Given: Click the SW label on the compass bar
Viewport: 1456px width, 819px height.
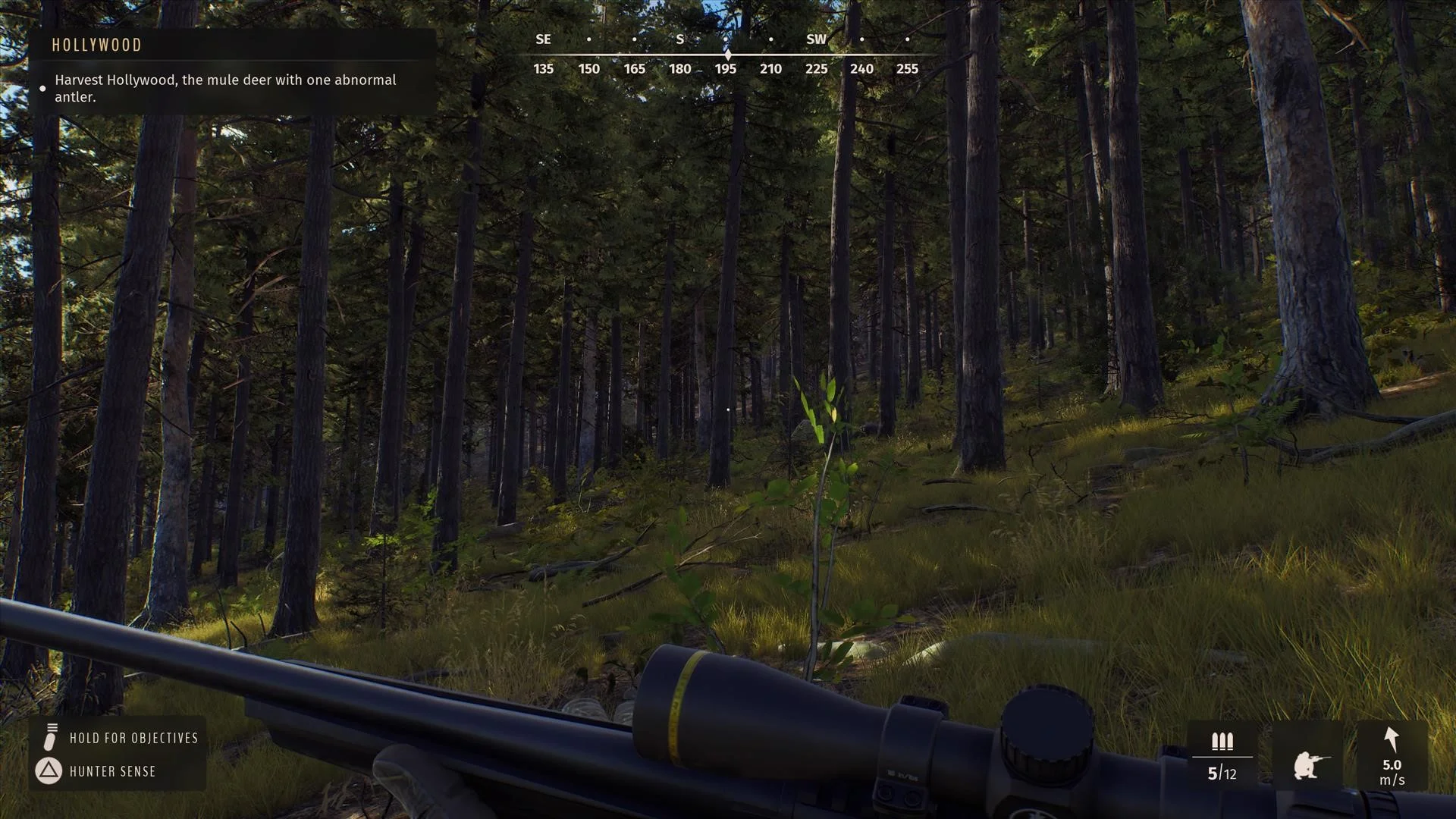Looking at the screenshot, I should [x=817, y=39].
